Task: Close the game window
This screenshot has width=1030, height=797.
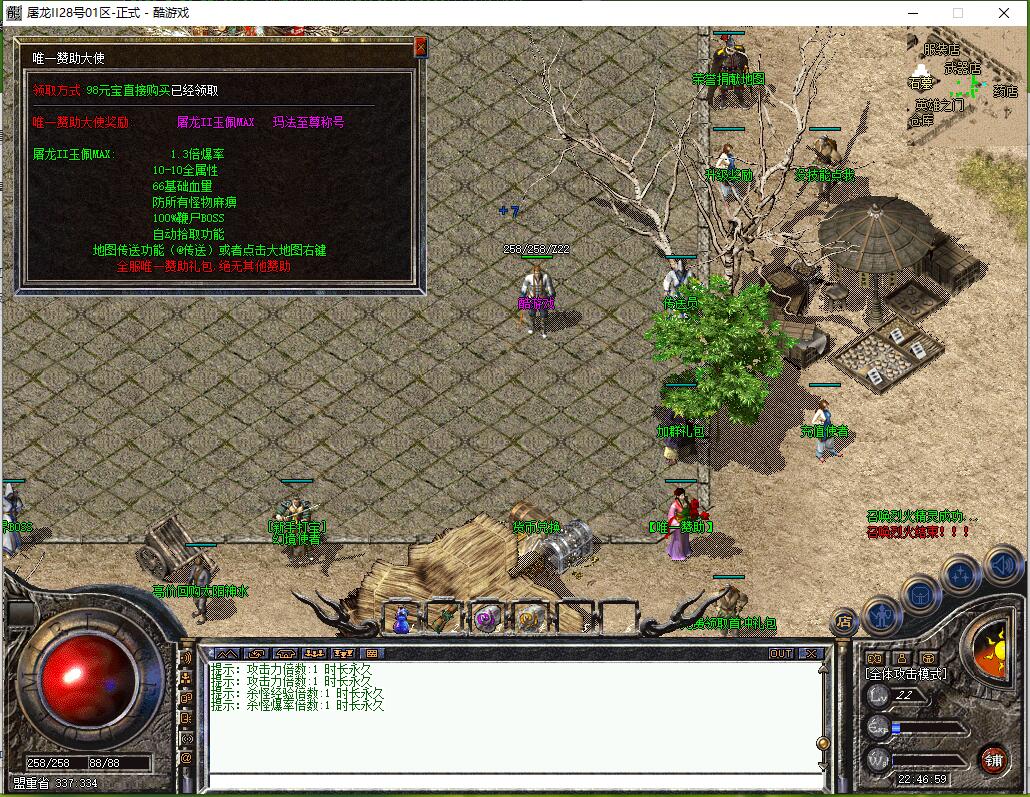Action: point(1004,13)
